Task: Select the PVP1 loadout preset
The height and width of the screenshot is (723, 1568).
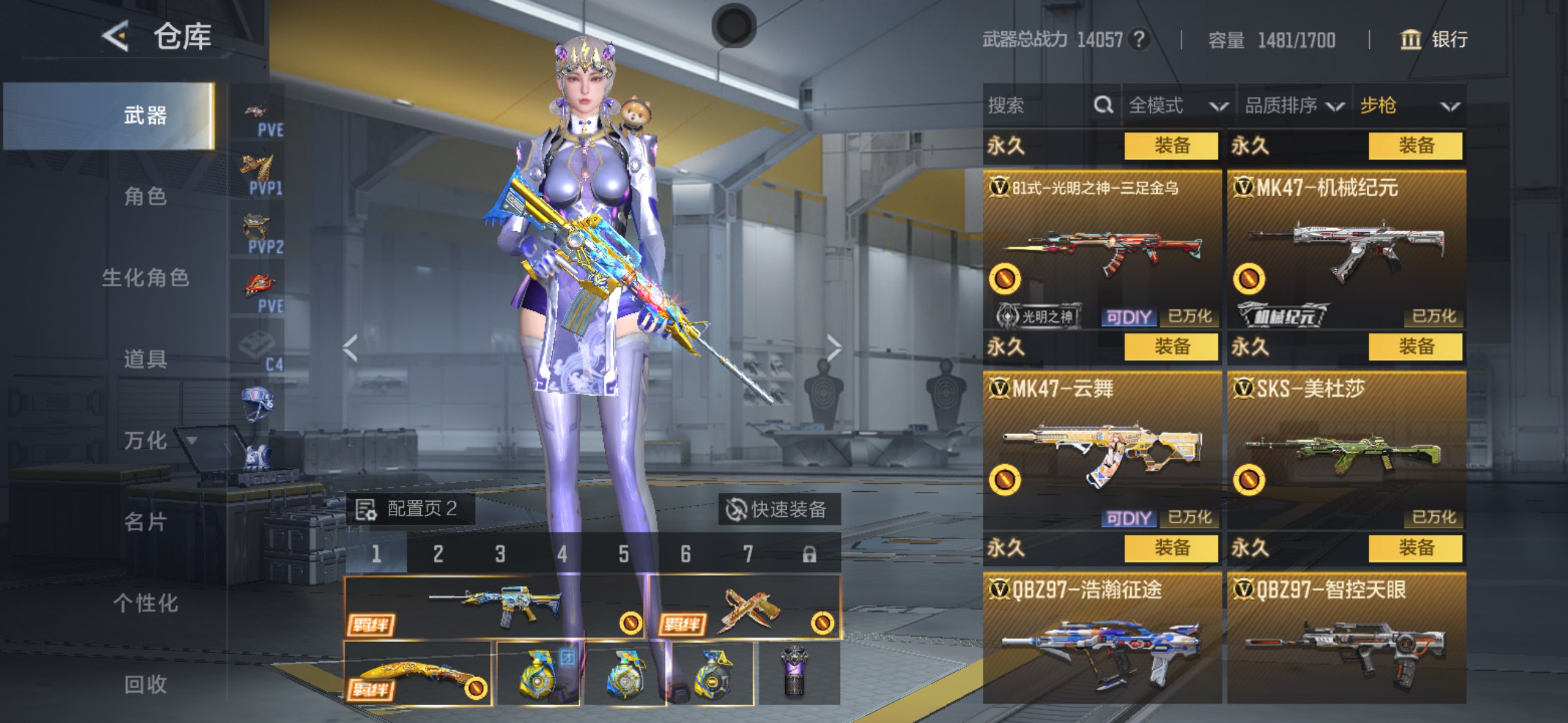Action: (259, 174)
